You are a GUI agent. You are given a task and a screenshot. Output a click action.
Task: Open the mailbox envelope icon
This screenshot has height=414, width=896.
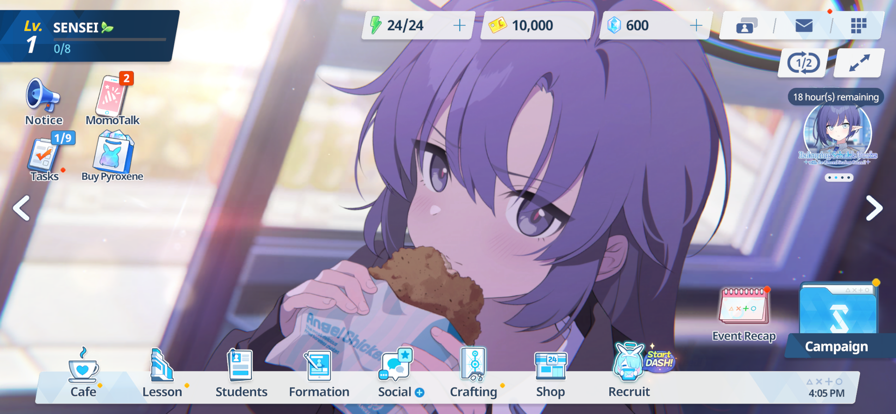pyautogui.click(x=804, y=25)
